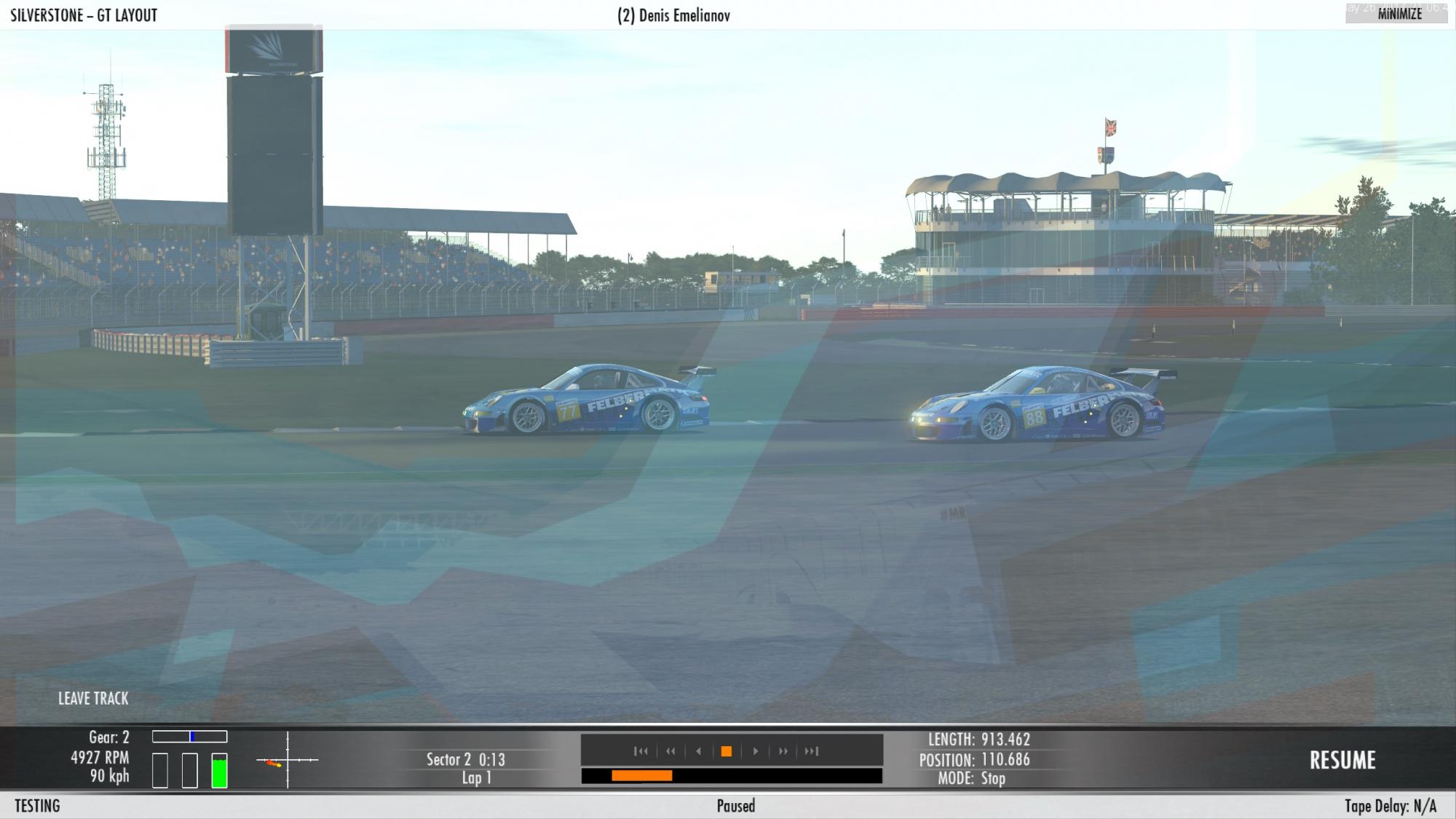Skip to the start of the replay
Screen dimensions: 1456x819
pyautogui.click(x=641, y=751)
